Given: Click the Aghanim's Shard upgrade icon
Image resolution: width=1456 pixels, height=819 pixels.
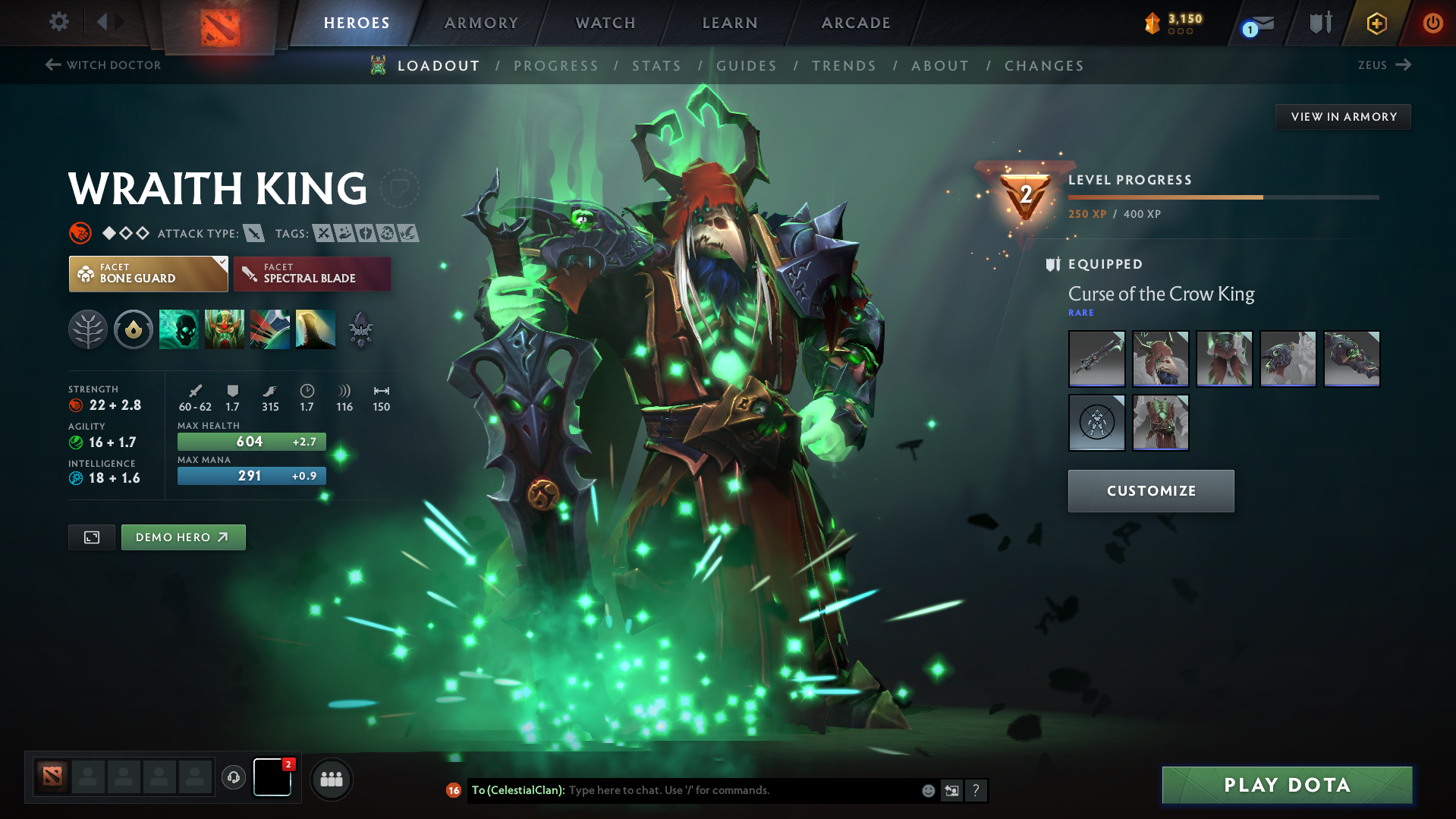Looking at the screenshot, I should click(360, 329).
